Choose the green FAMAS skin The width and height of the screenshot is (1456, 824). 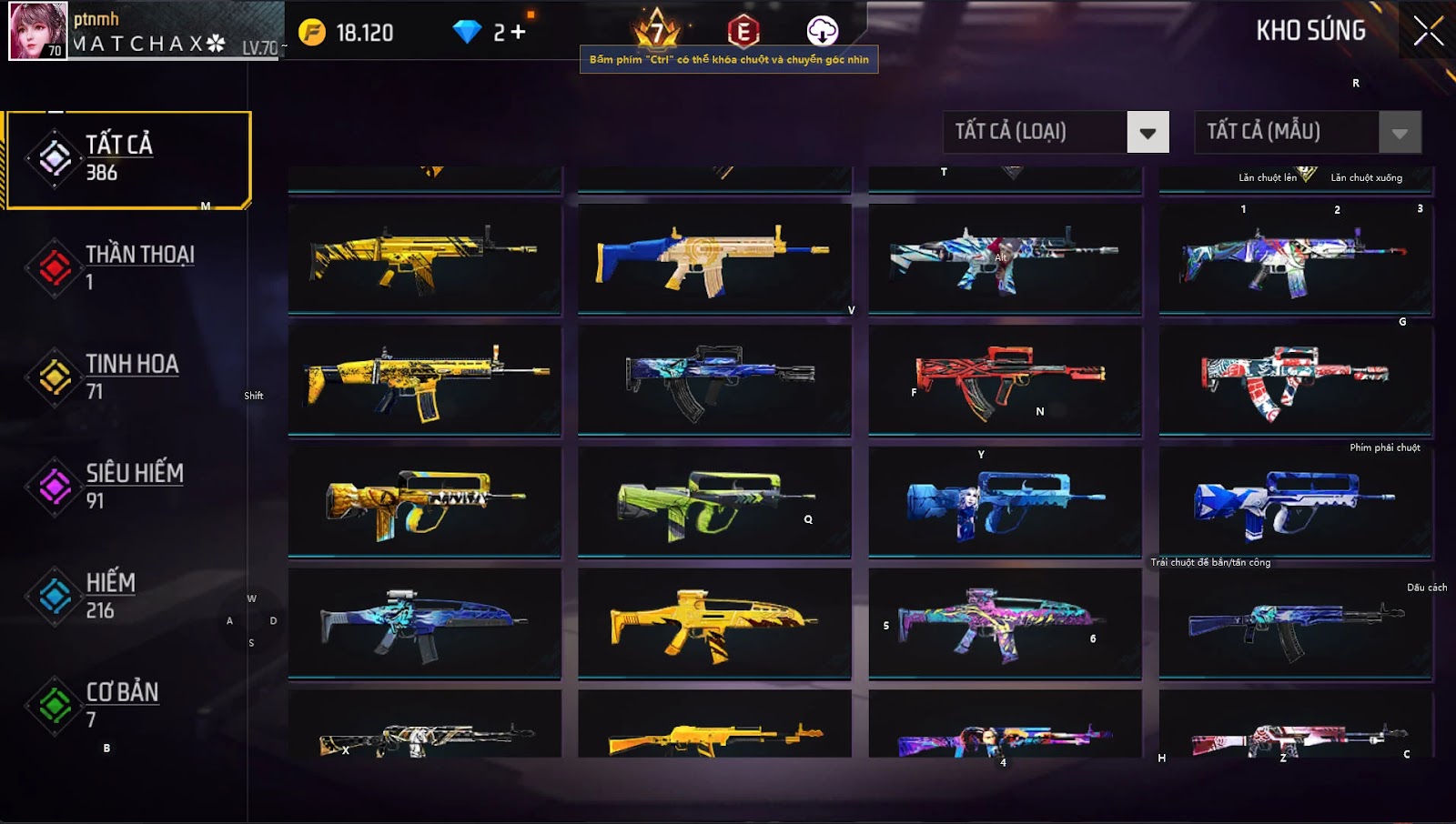pyautogui.click(x=714, y=501)
